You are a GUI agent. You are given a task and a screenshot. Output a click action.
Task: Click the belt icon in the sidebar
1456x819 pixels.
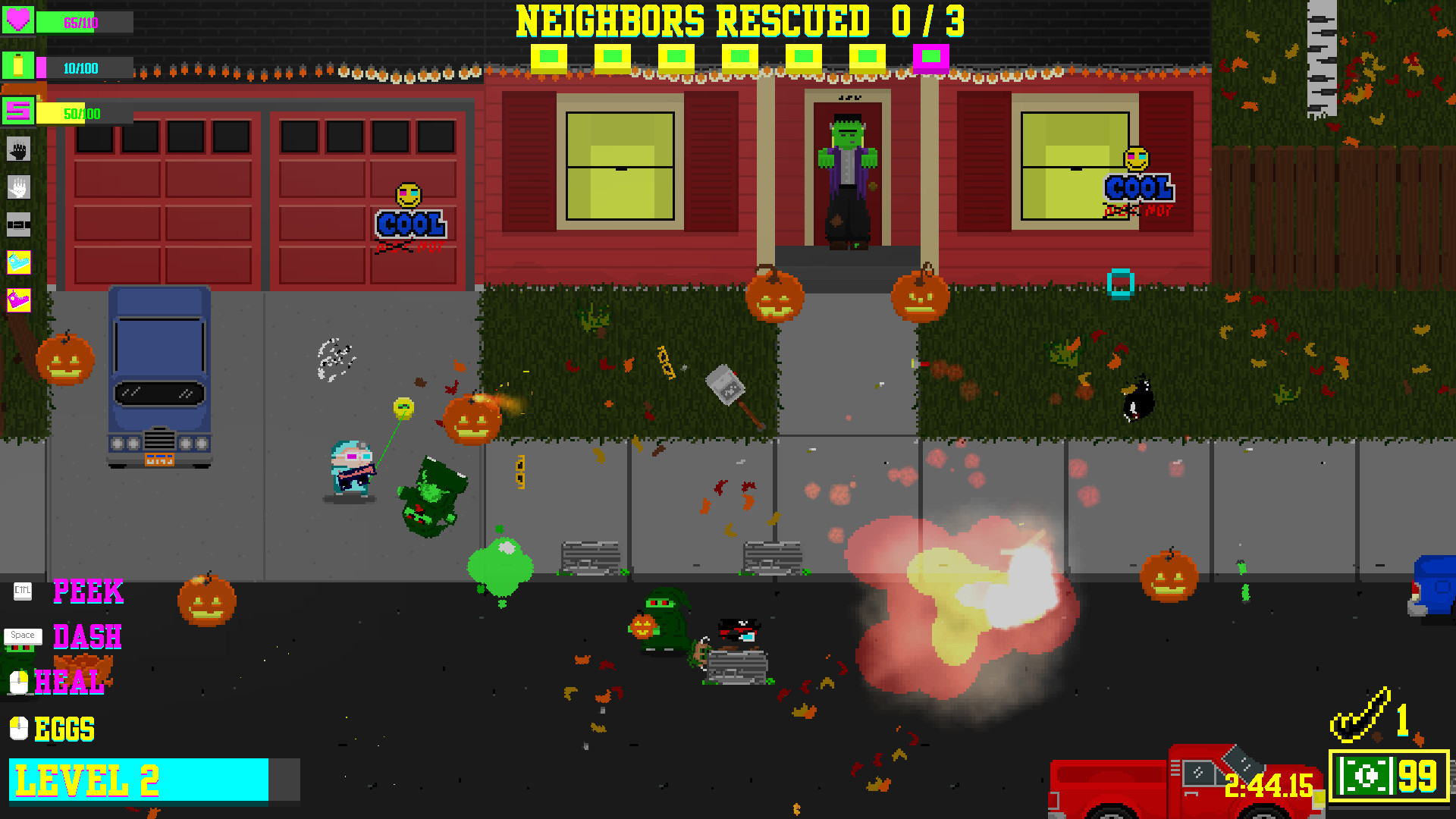18,226
